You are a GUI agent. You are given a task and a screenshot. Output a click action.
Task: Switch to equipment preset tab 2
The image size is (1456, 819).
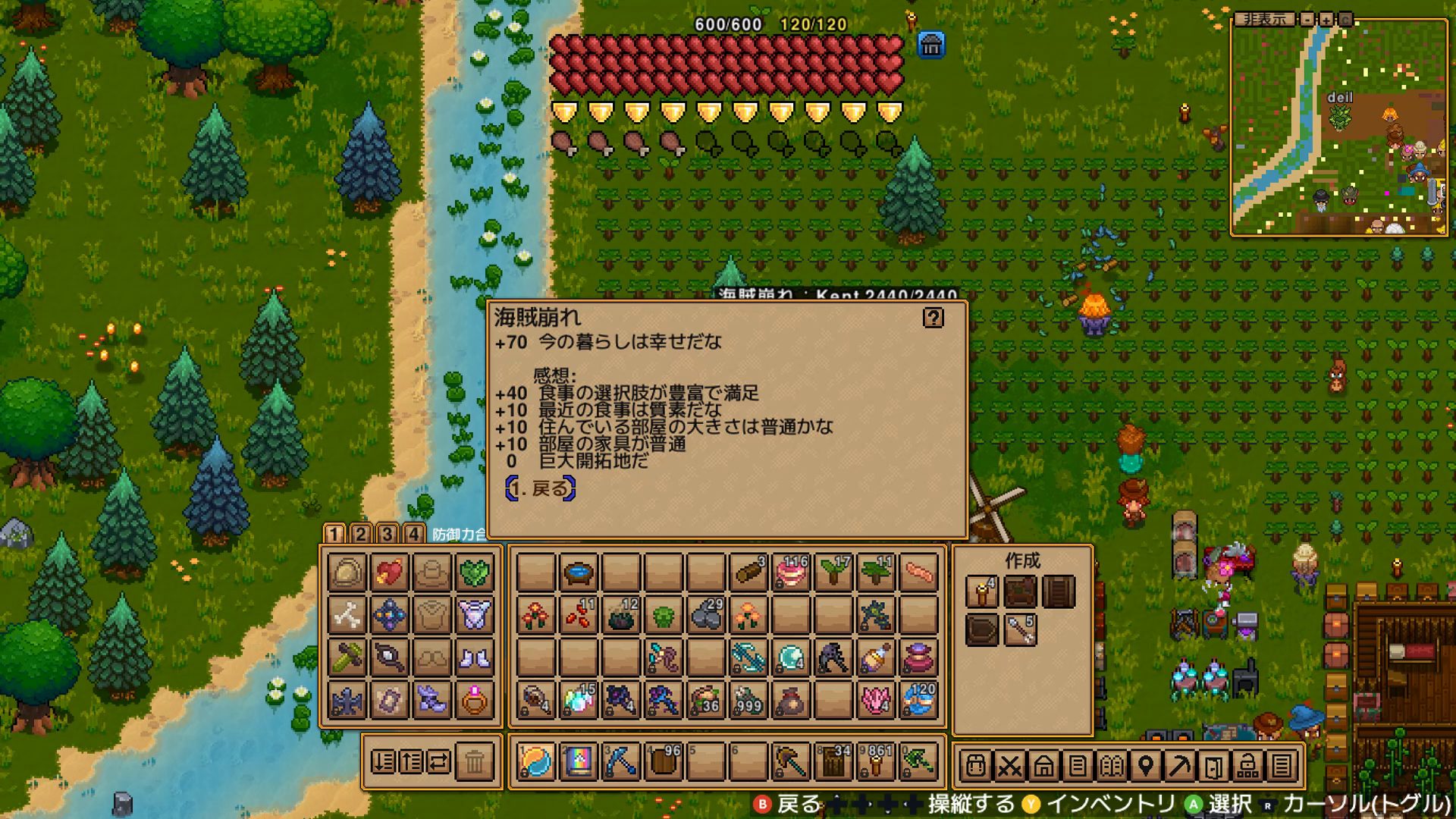360,534
